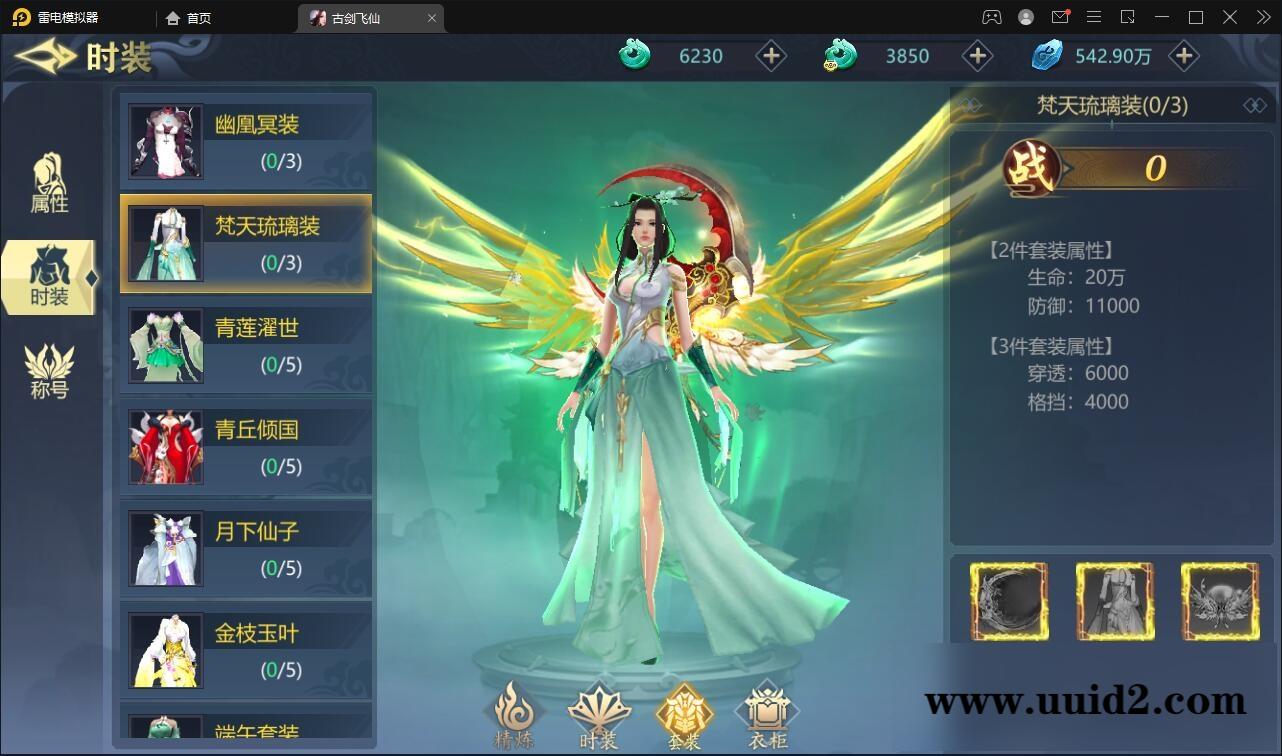This screenshot has width=1282, height=756.
Task: Open the mail icon with red notification dot
Action: [1061, 17]
